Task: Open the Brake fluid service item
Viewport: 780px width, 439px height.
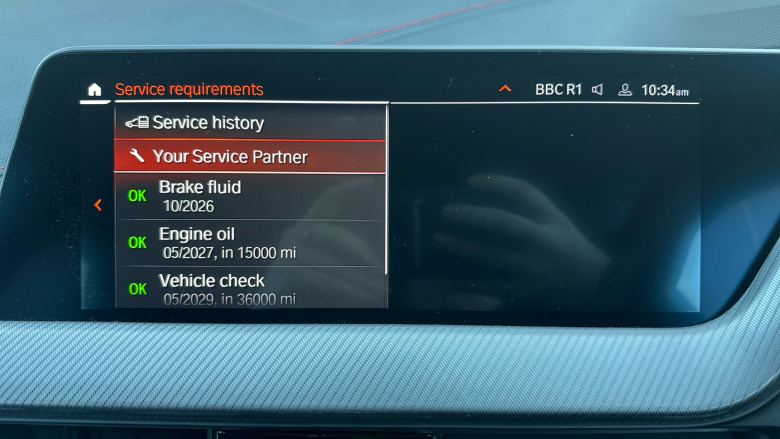Action: pos(249,195)
